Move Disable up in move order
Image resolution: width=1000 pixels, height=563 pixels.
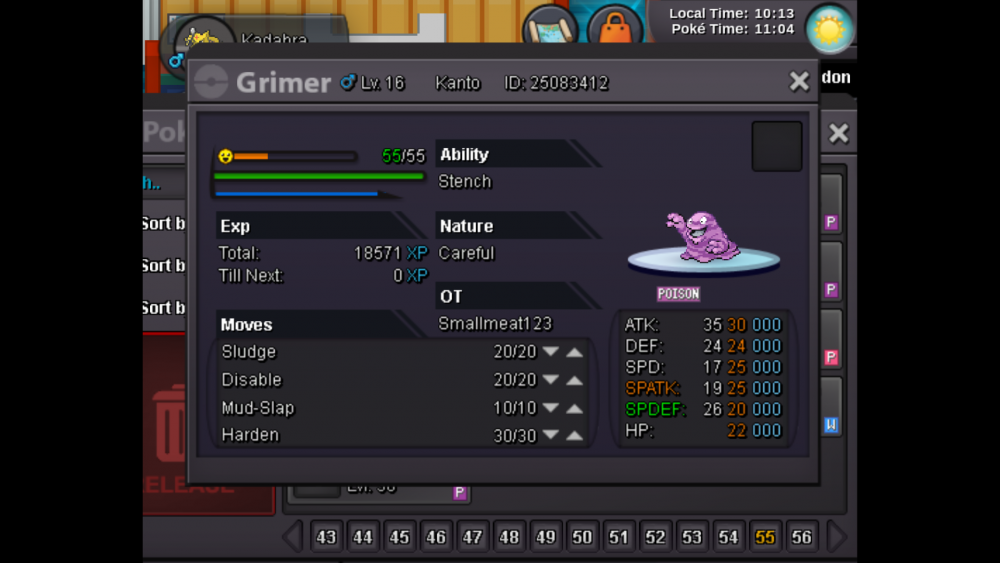click(x=574, y=380)
